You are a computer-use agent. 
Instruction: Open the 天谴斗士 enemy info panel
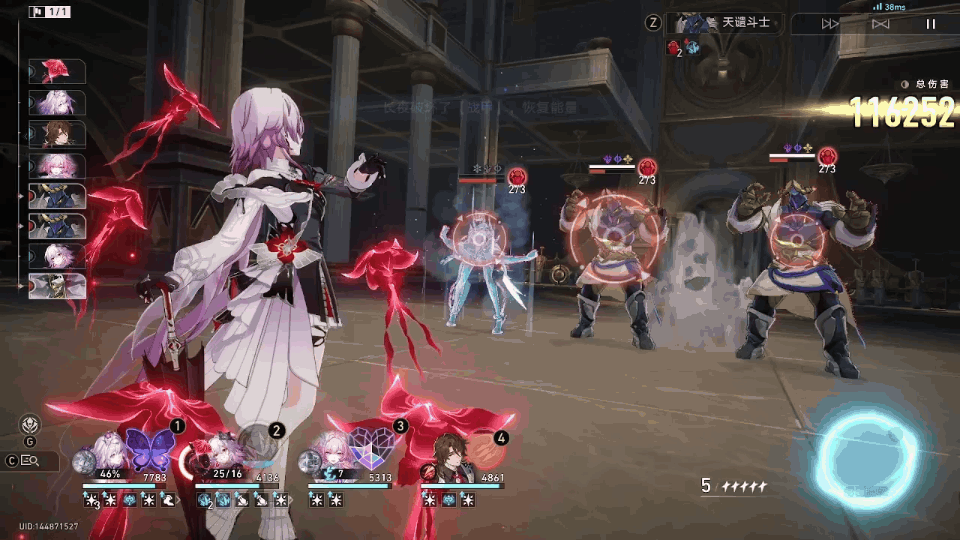tap(738, 22)
